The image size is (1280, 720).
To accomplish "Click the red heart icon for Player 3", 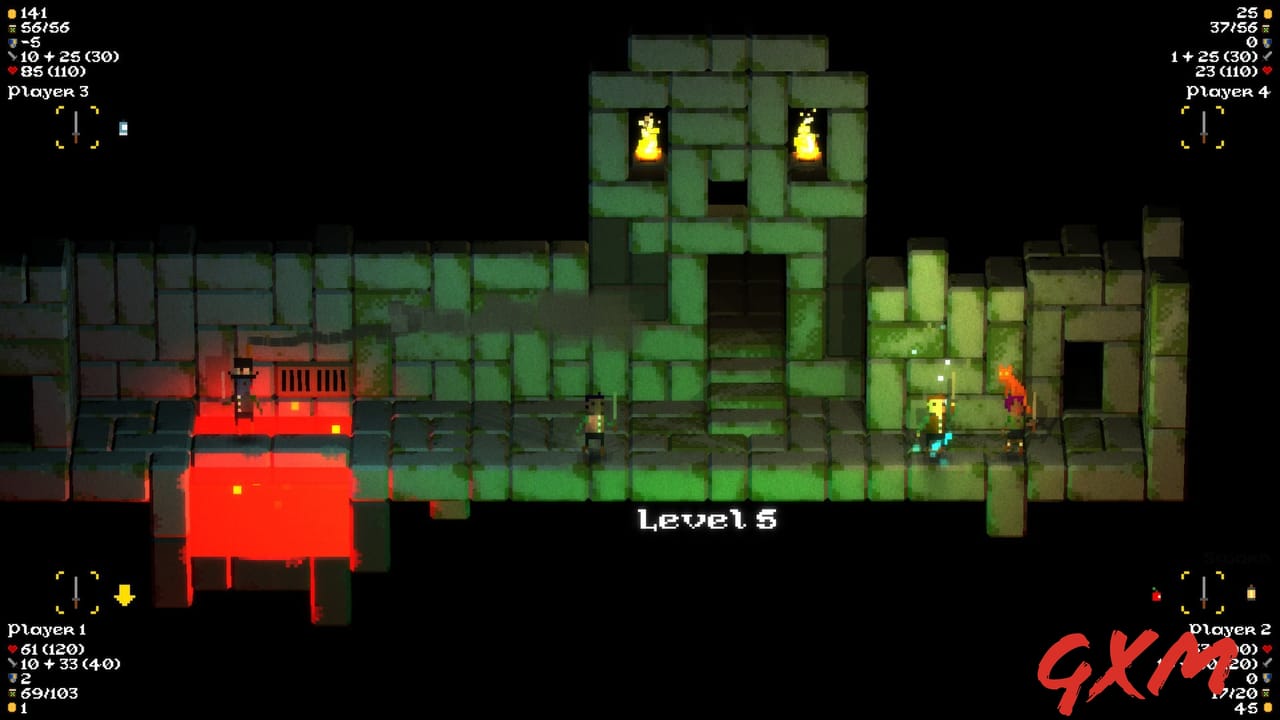I will pos(14,72).
